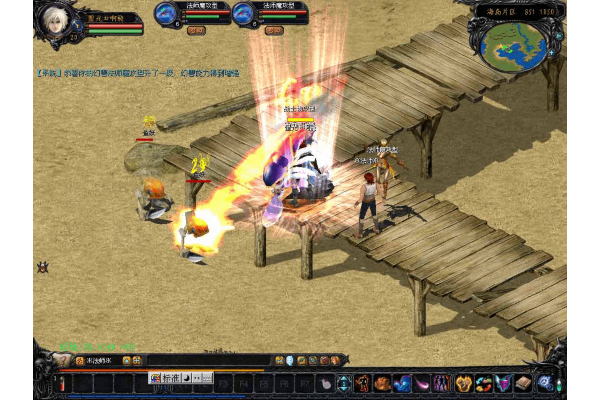Viewport: 600px width, 400px height.
Task: Select the second blue pet portrait
Action: [x=243, y=13]
